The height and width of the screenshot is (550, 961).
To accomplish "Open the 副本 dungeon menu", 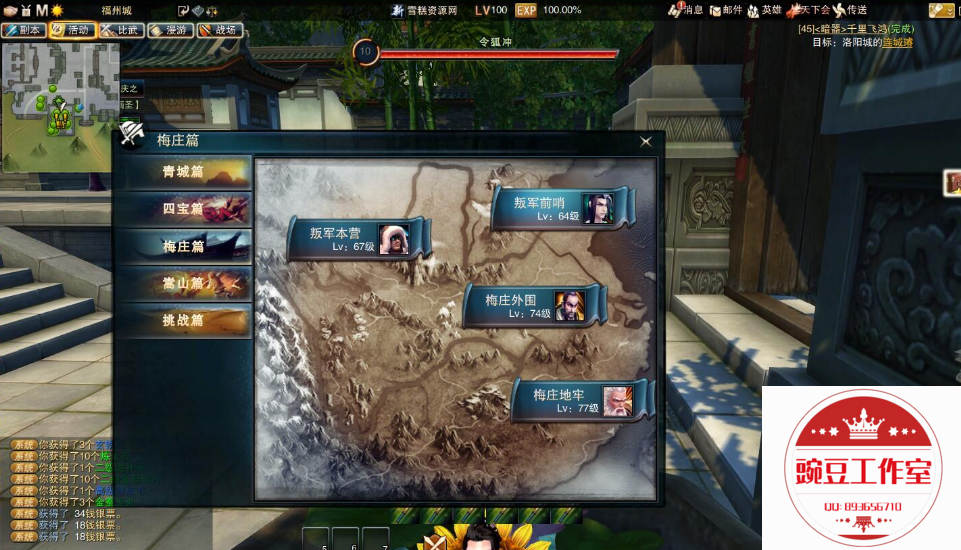I will [x=22, y=30].
